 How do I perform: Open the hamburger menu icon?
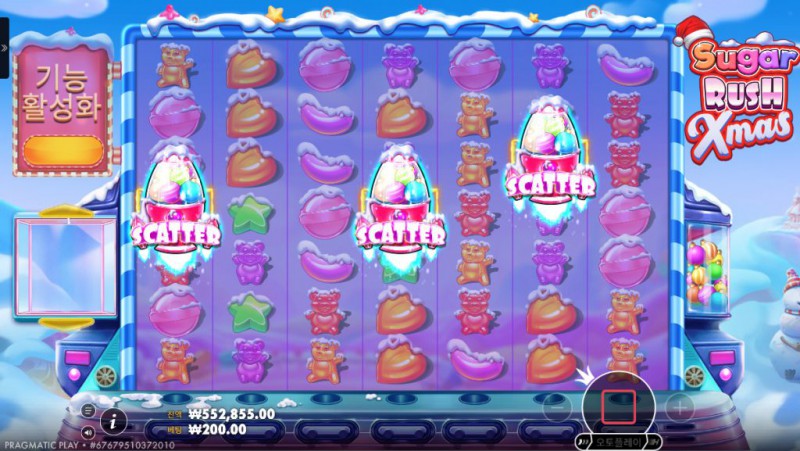88,410
